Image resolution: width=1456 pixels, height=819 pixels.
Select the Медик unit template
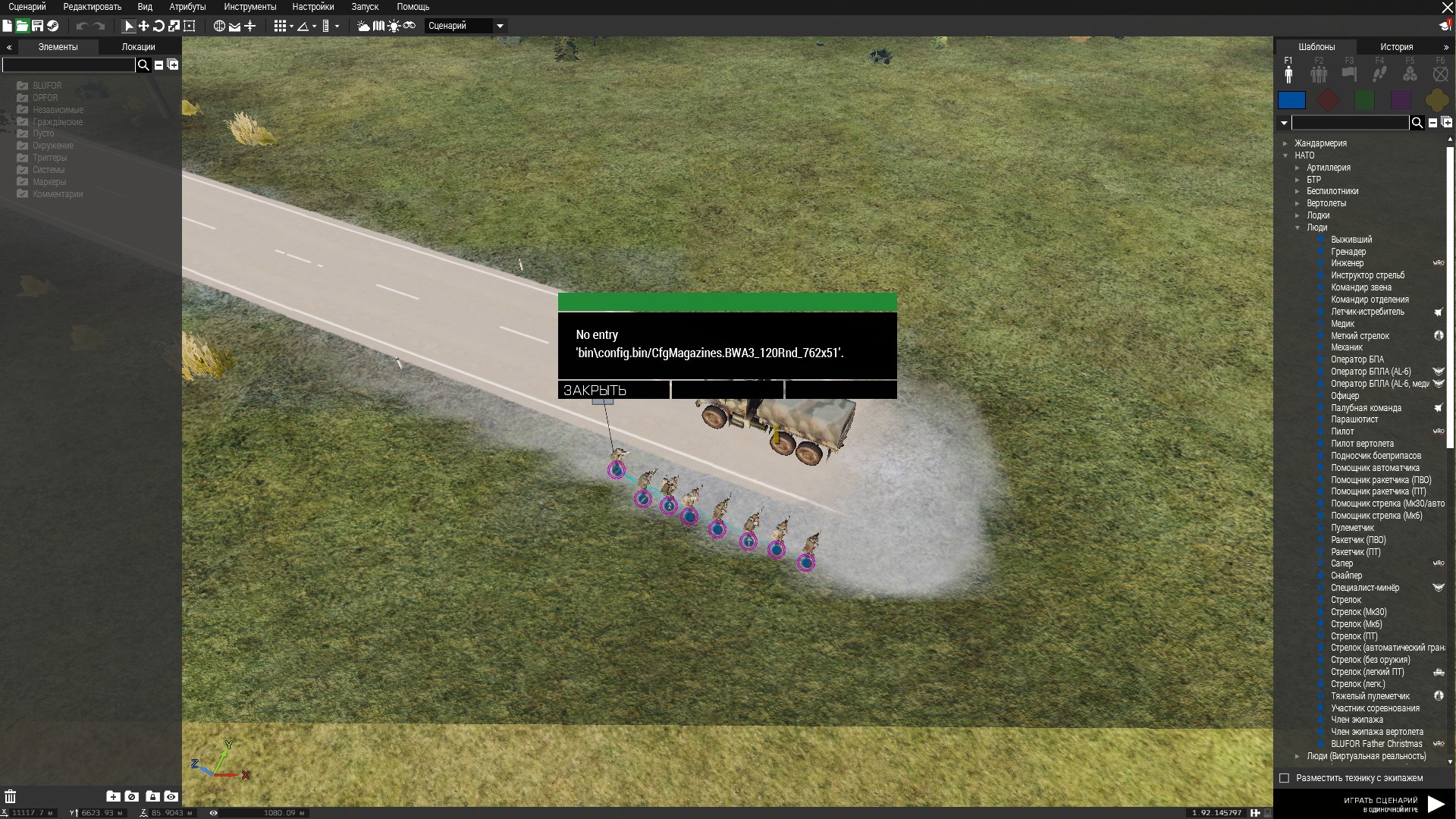[1342, 324]
